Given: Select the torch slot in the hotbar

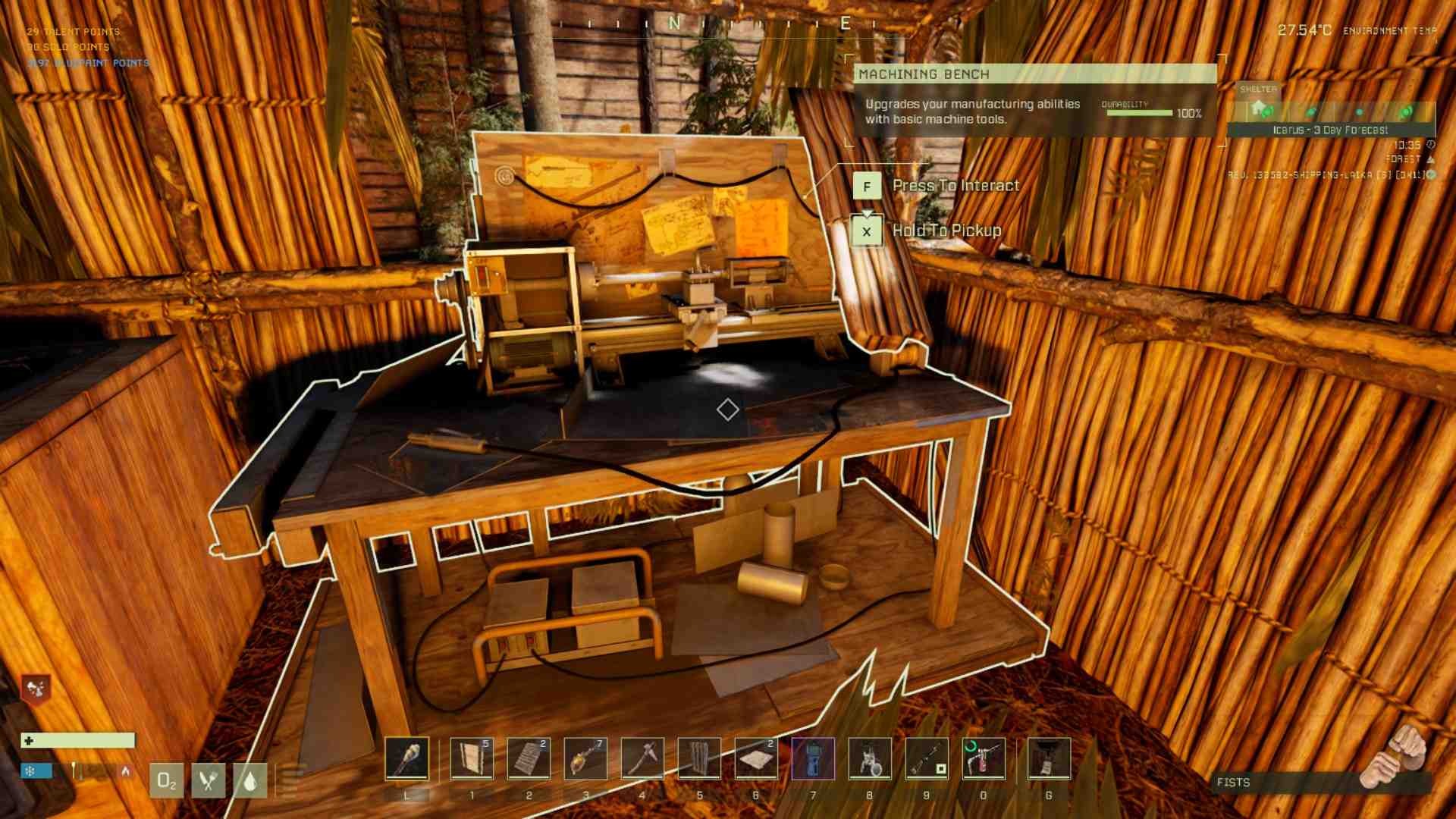Looking at the screenshot, I should click(406, 758).
